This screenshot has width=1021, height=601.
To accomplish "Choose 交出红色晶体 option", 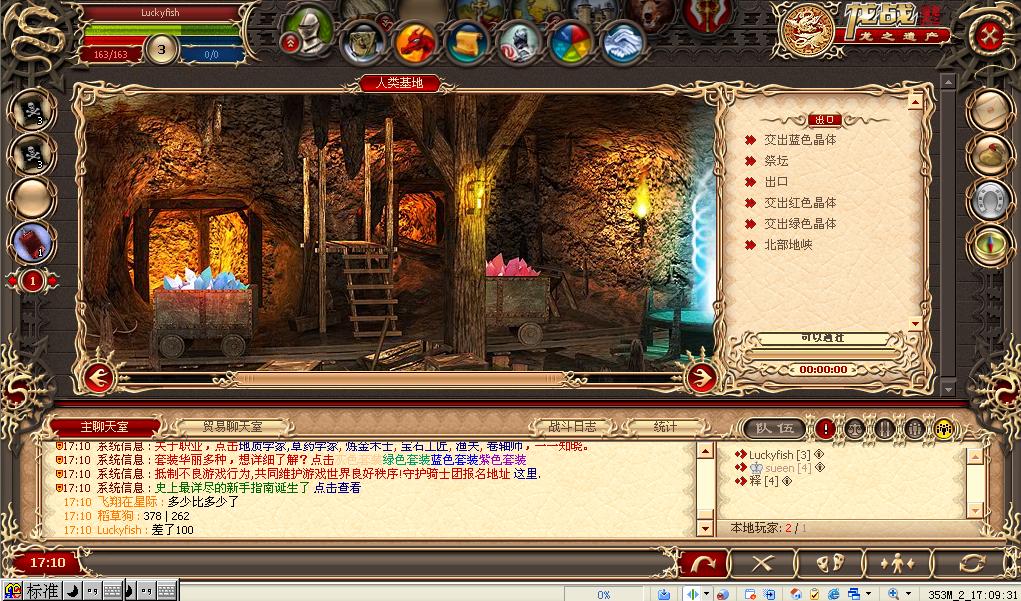I will point(800,203).
